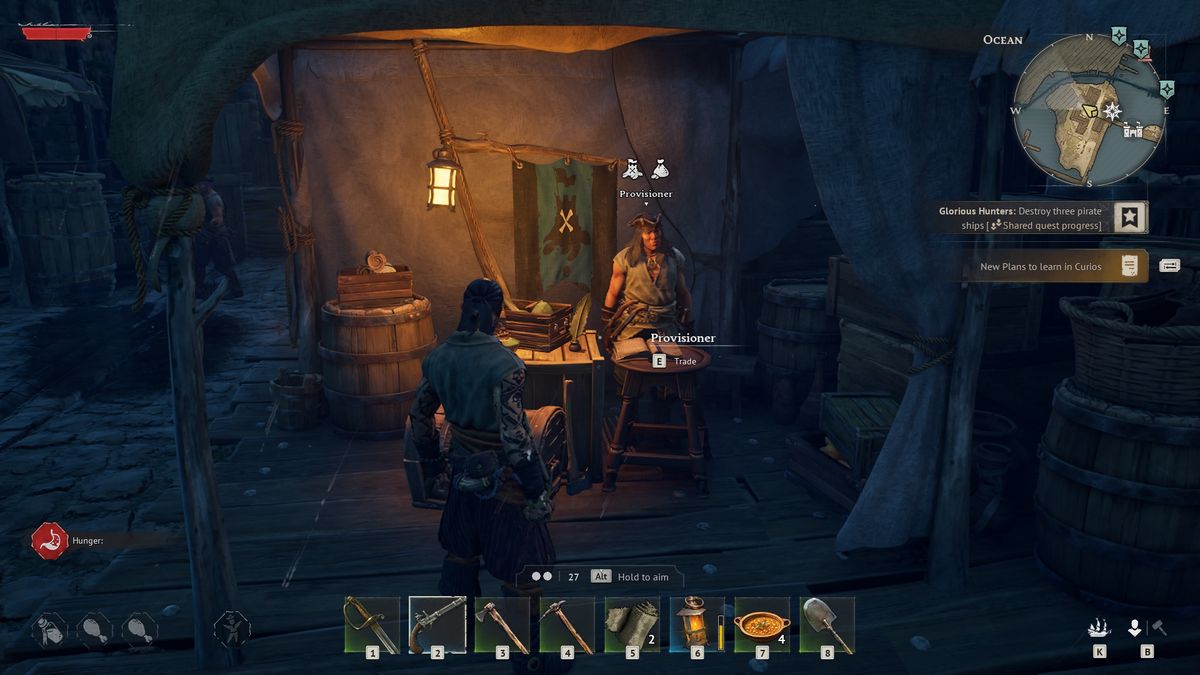This screenshot has height=675, width=1200.
Task: Click the ship icon in the corner
Action: click(1100, 628)
